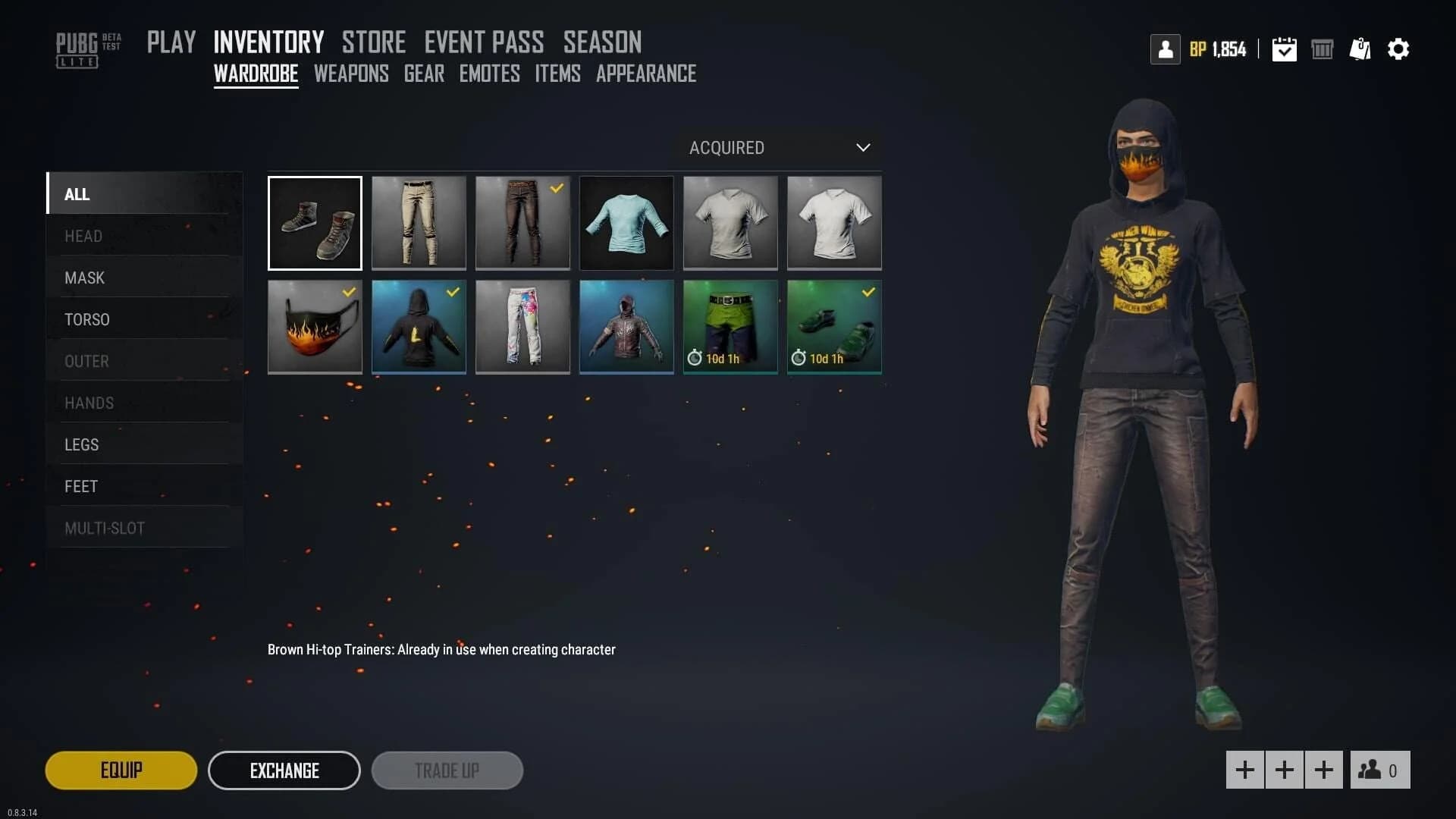
Task: Select the equipped flame mask thumbnail
Action: pos(314,327)
